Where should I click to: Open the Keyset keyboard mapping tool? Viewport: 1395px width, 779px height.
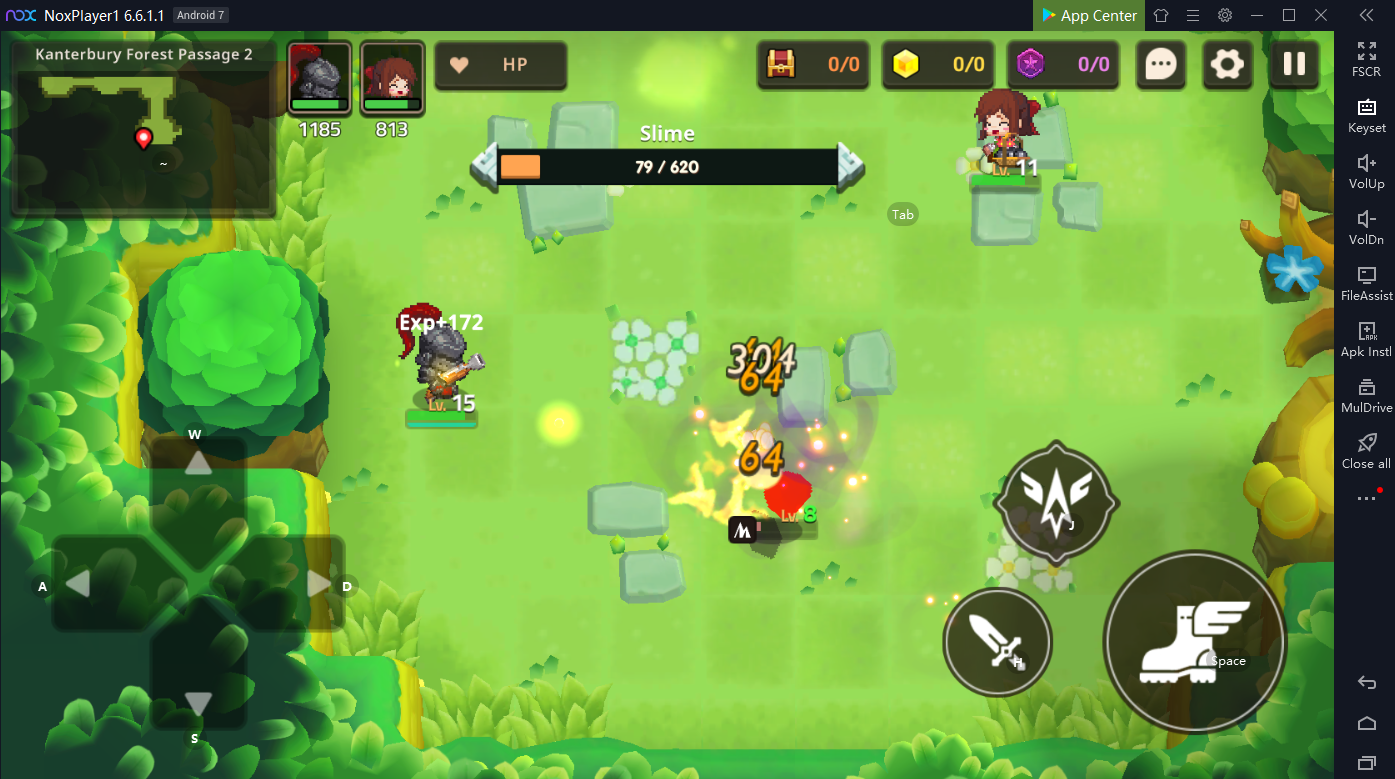tap(1366, 115)
